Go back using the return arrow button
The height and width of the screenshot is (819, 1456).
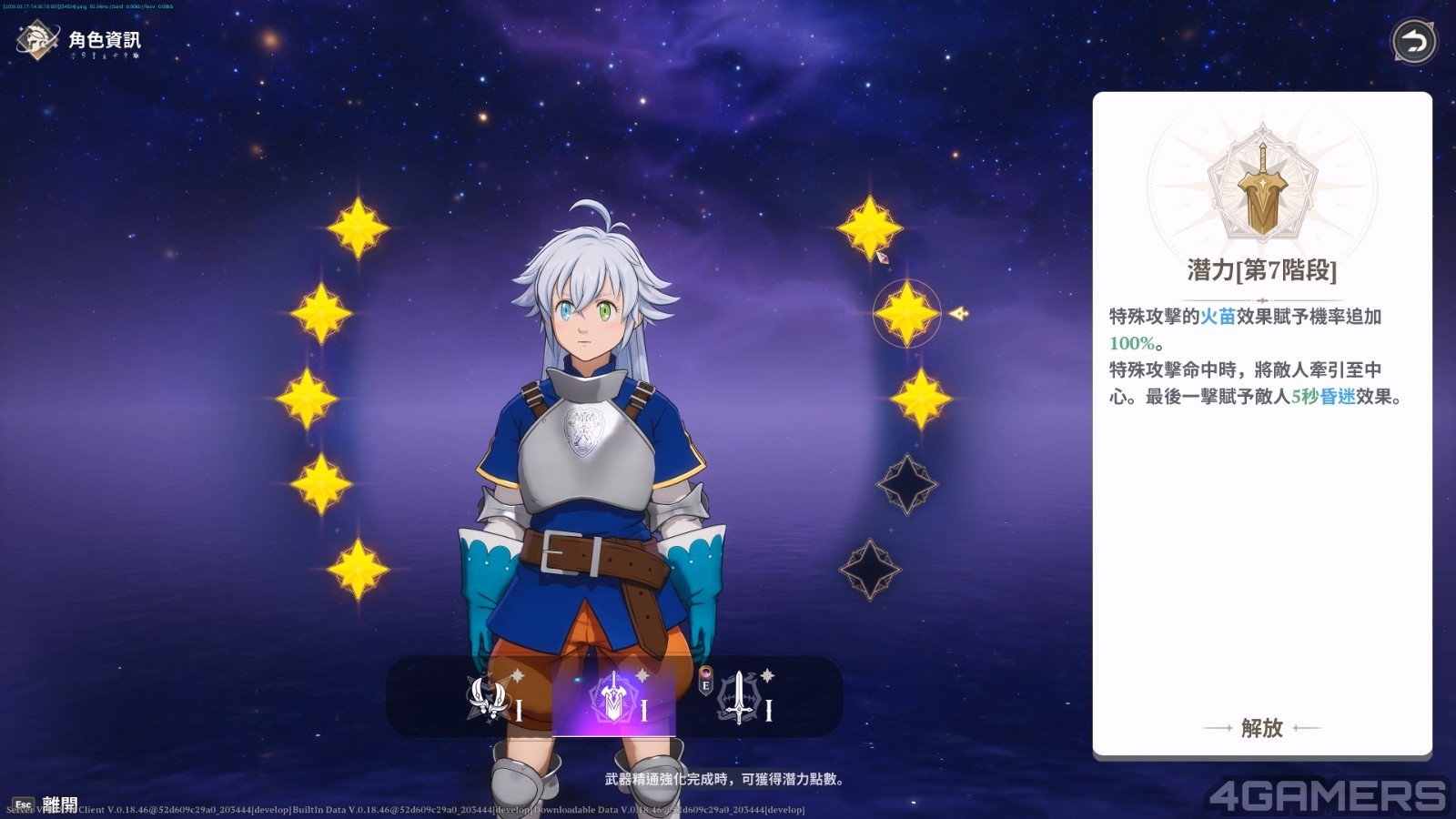[x=1413, y=42]
